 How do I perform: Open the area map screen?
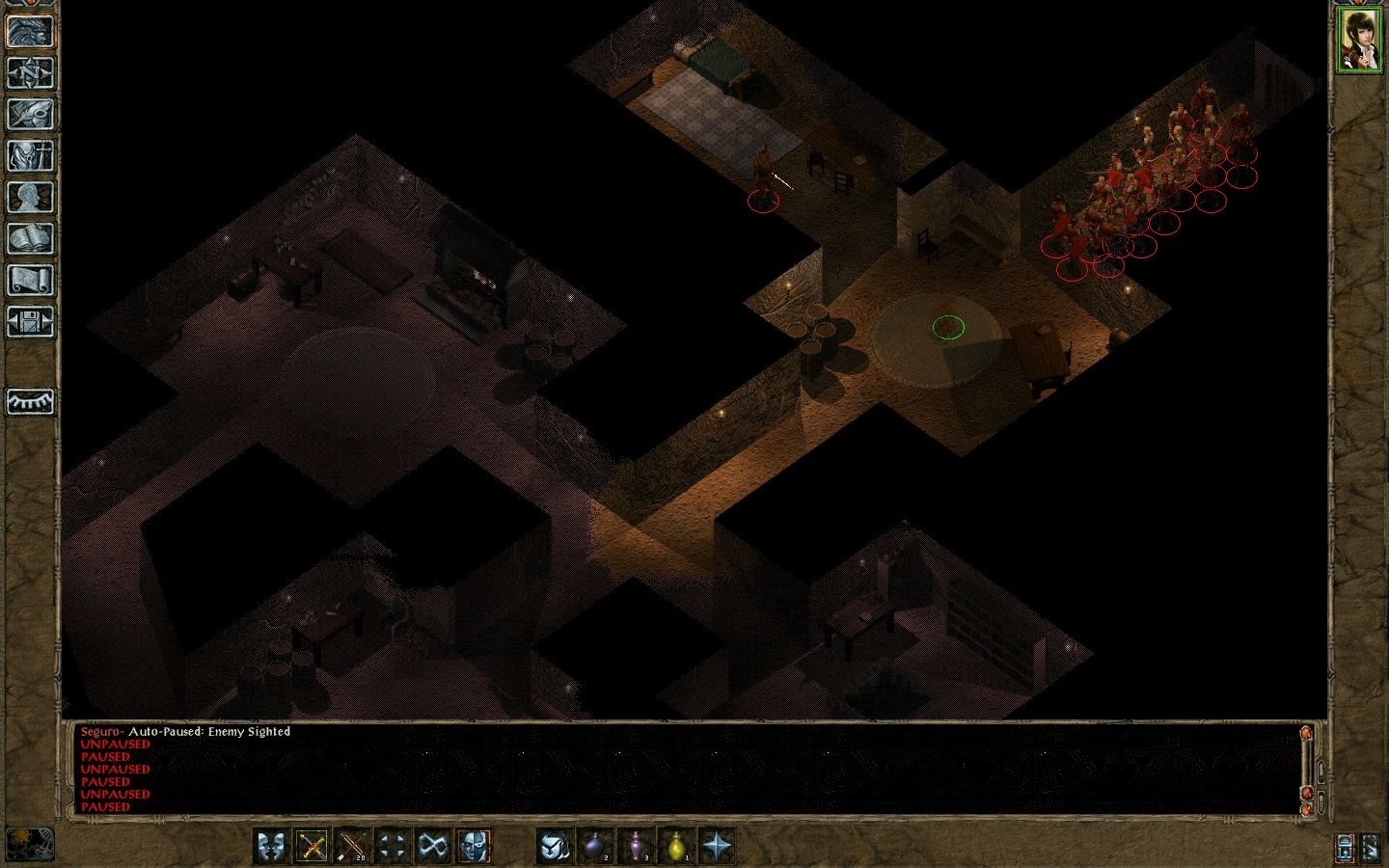pos(30,72)
